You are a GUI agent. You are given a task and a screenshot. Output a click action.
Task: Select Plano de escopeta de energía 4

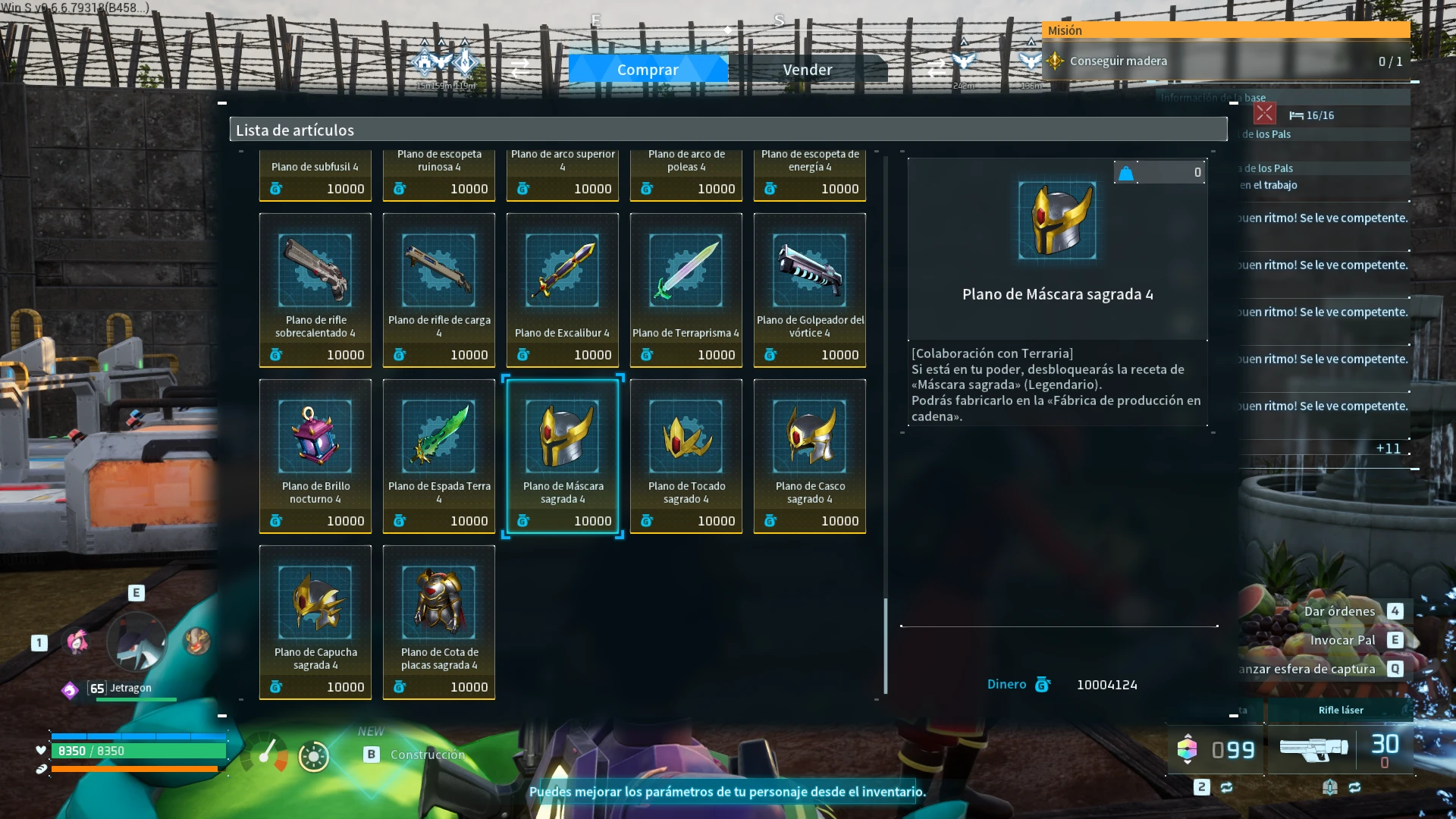[810, 176]
